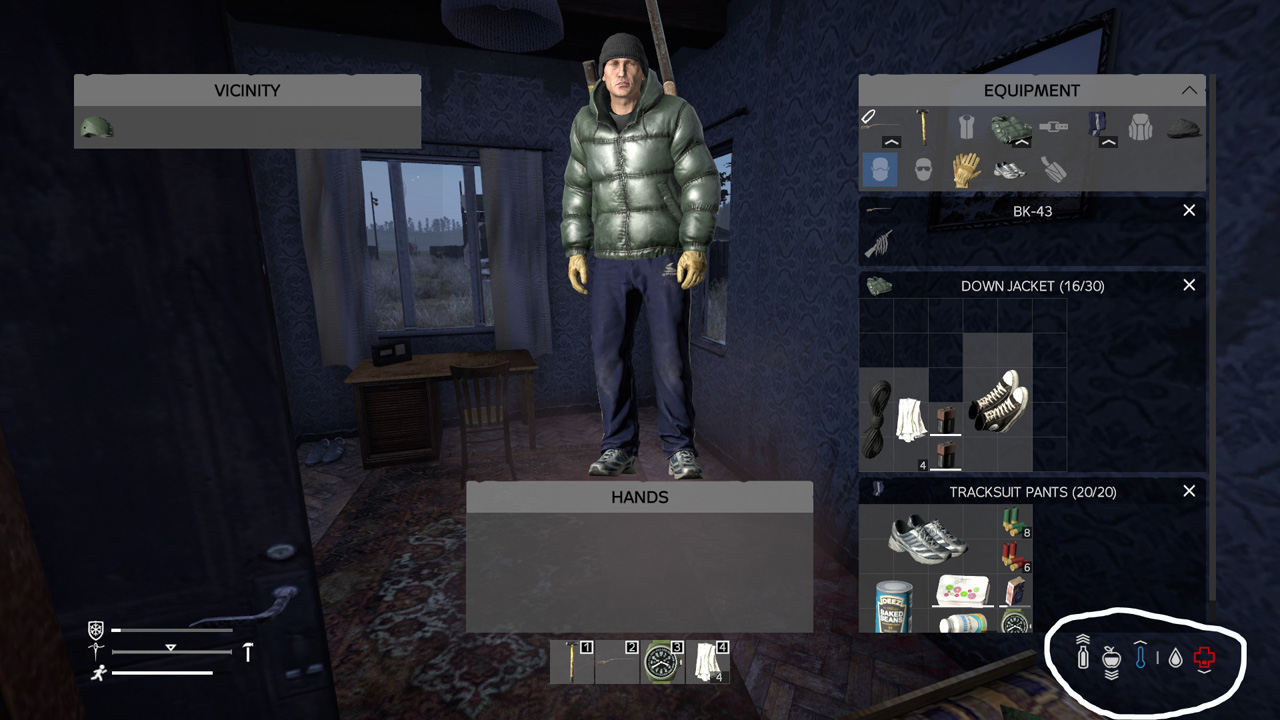Close the BK-43 container panel

[x=1189, y=211]
